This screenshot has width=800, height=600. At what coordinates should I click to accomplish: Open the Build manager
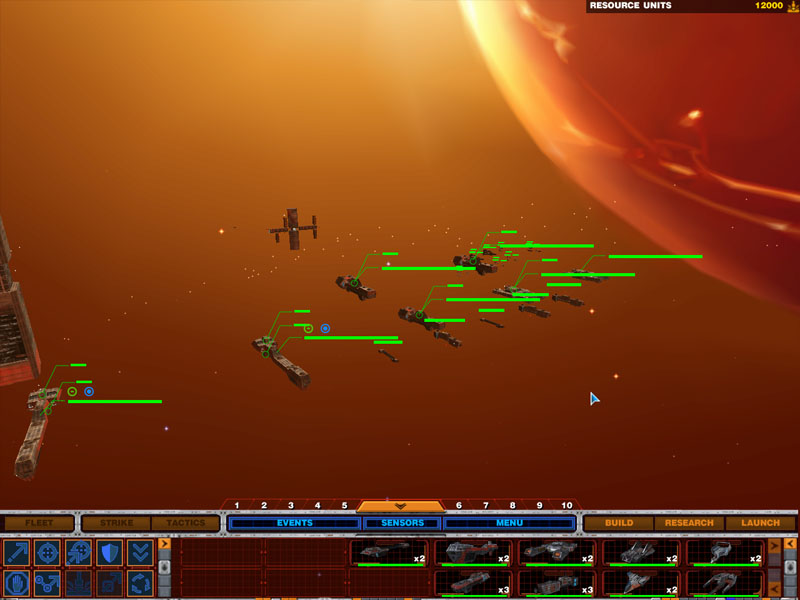619,523
